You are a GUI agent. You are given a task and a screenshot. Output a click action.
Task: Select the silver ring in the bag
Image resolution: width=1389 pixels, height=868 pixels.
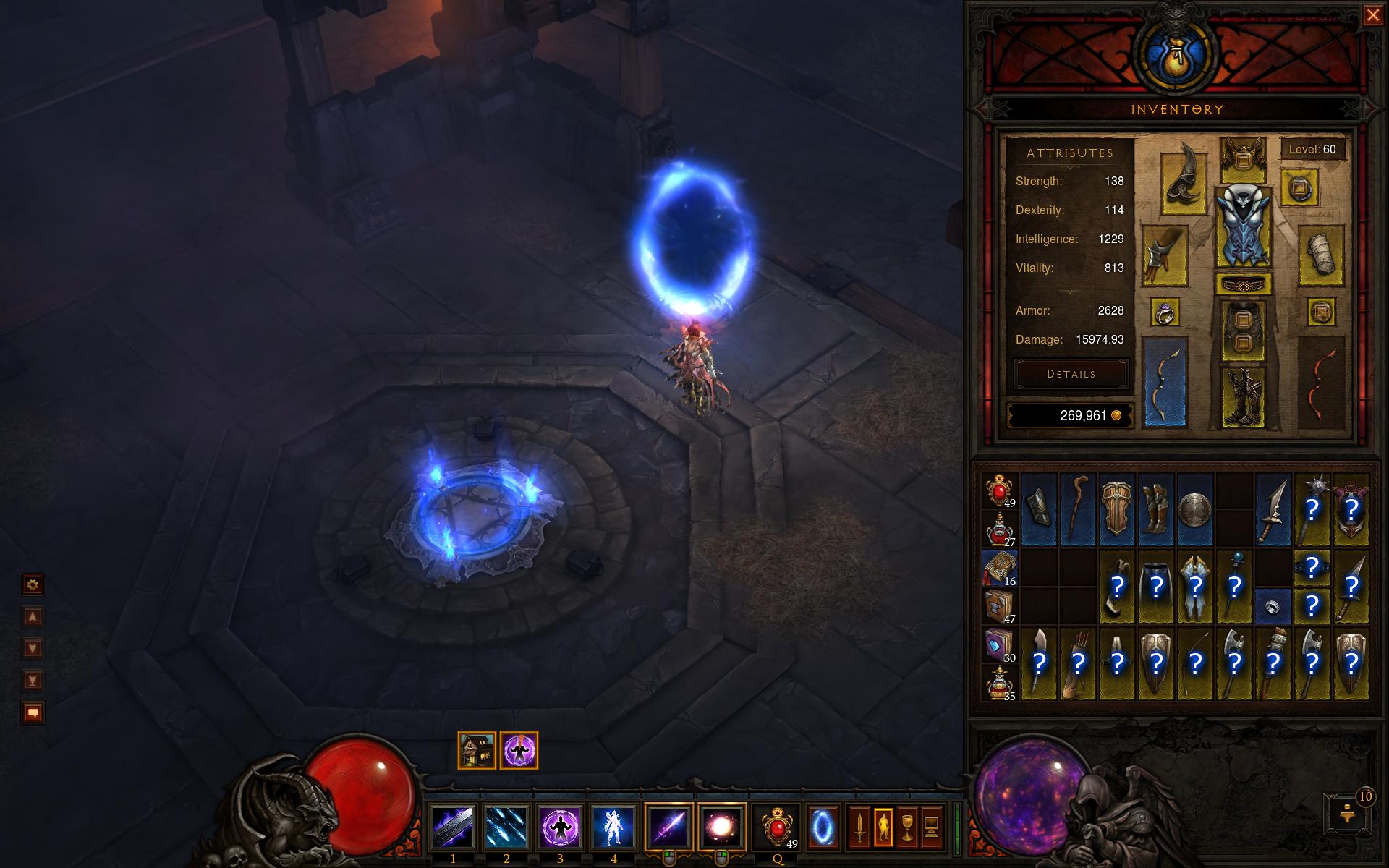pos(1273,605)
